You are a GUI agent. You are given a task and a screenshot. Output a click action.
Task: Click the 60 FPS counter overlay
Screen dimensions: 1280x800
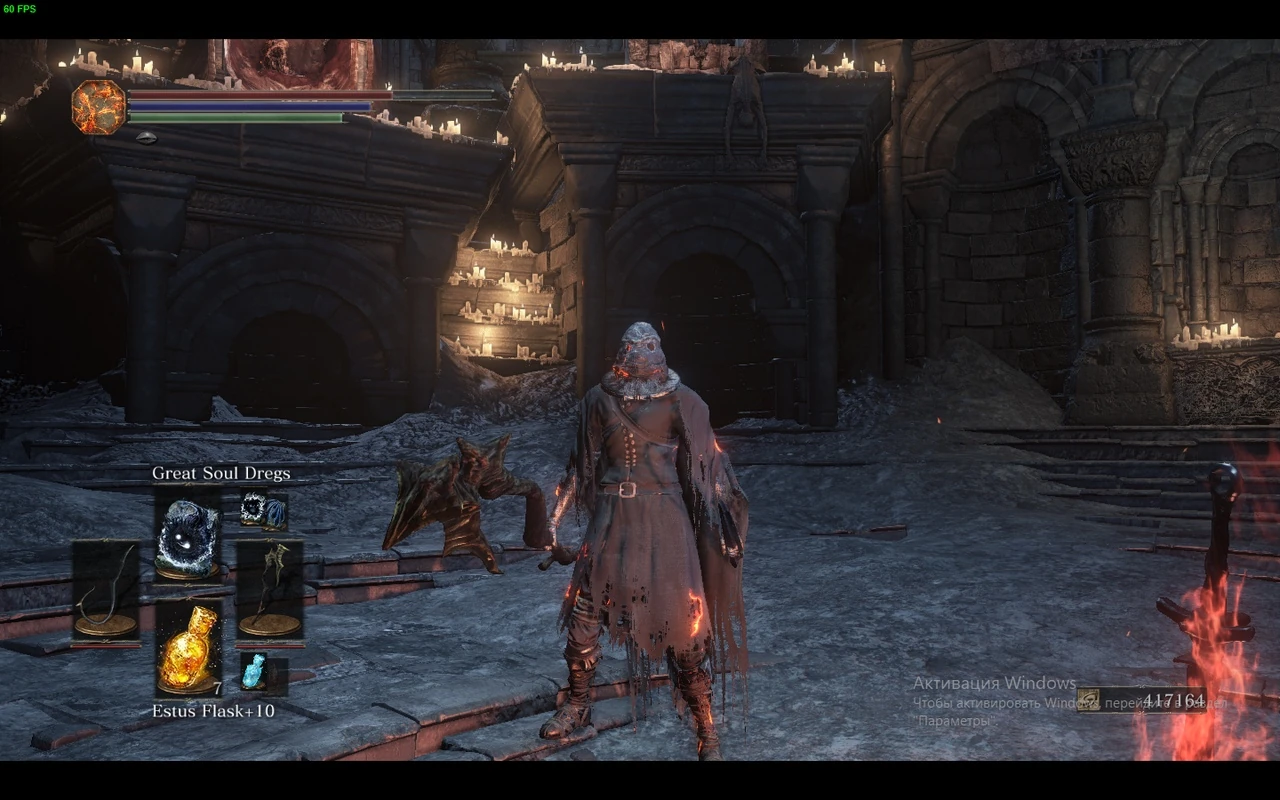pos(20,10)
